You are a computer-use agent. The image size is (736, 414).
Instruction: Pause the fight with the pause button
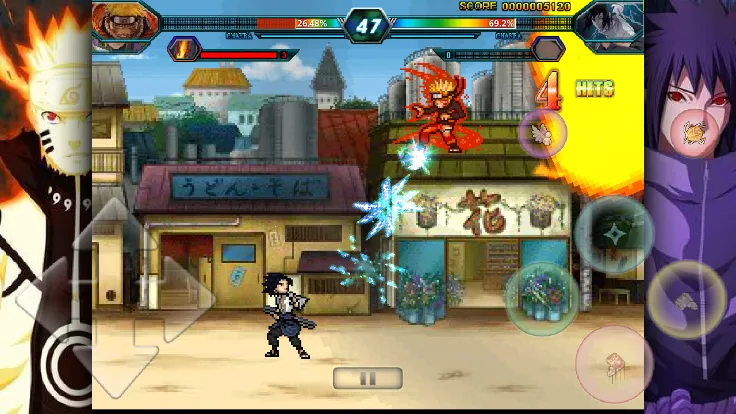[367, 378]
